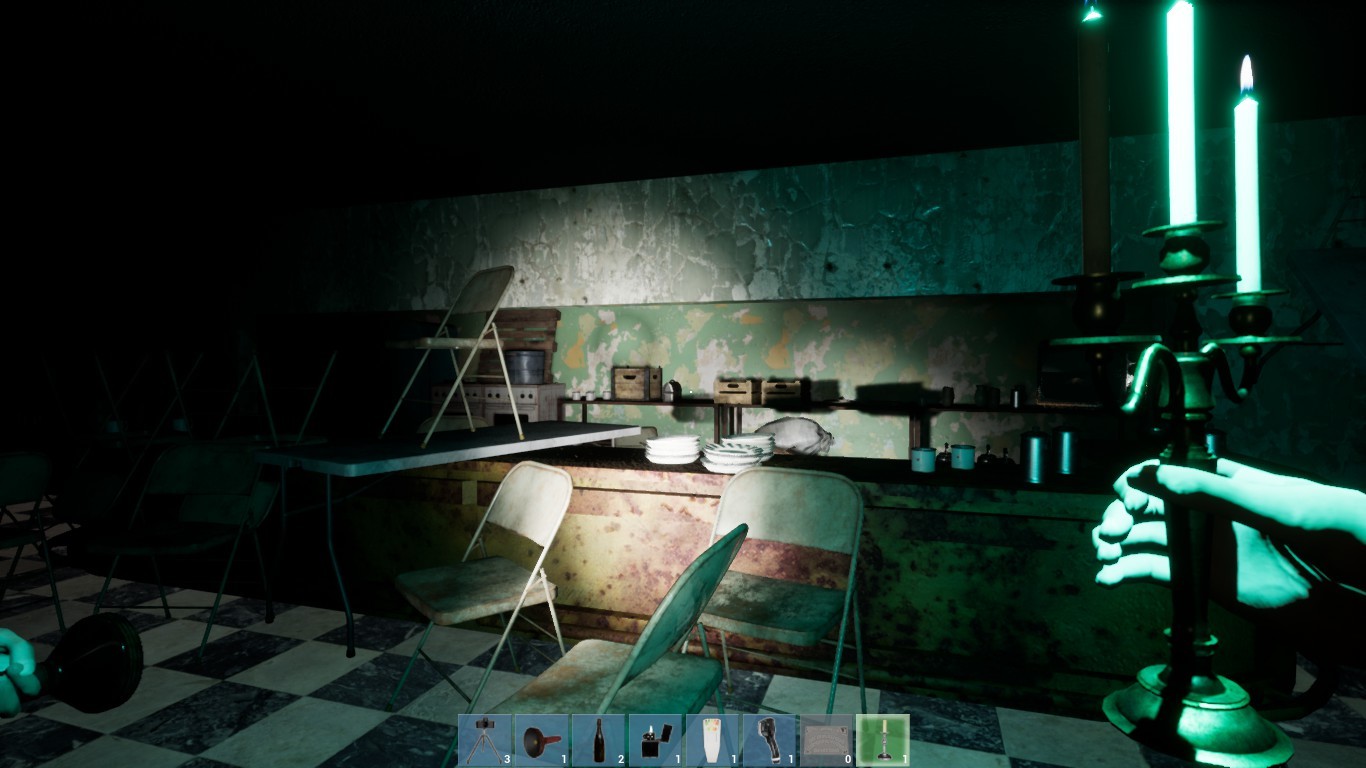The height and width of the screenshot is (768, 1366).
Task: Select the incense stick hotbar slot
Action: (x=711, y=739)
